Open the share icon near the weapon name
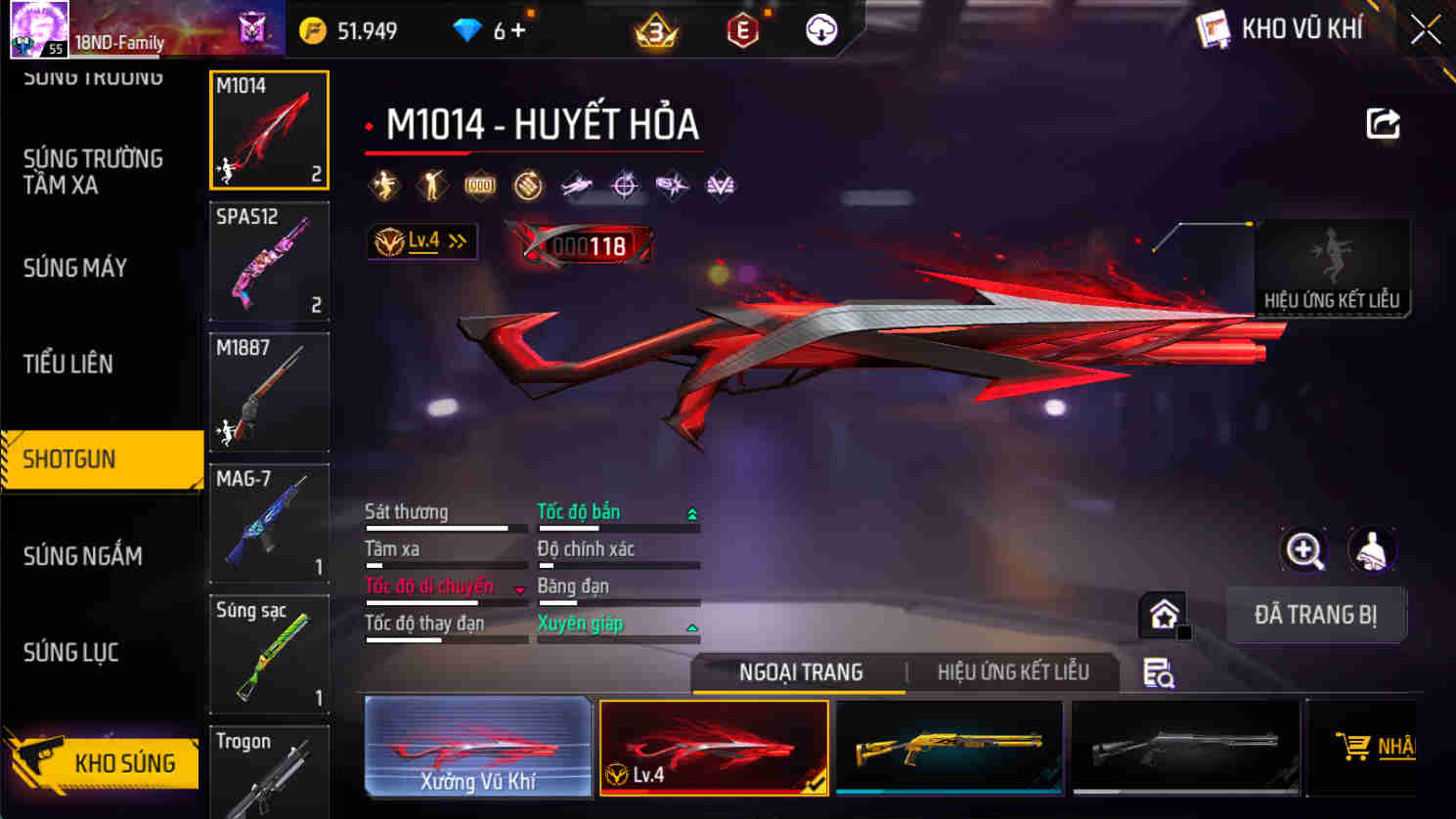This screenshot has width=1456, height=819. point(1383,120)
